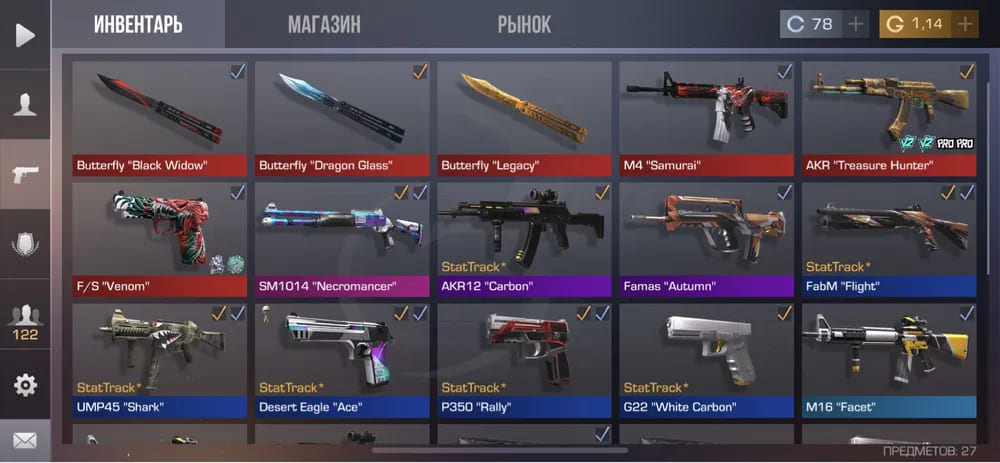Choose the AKR "Treasure Hunter" skin

click(889, 118)
